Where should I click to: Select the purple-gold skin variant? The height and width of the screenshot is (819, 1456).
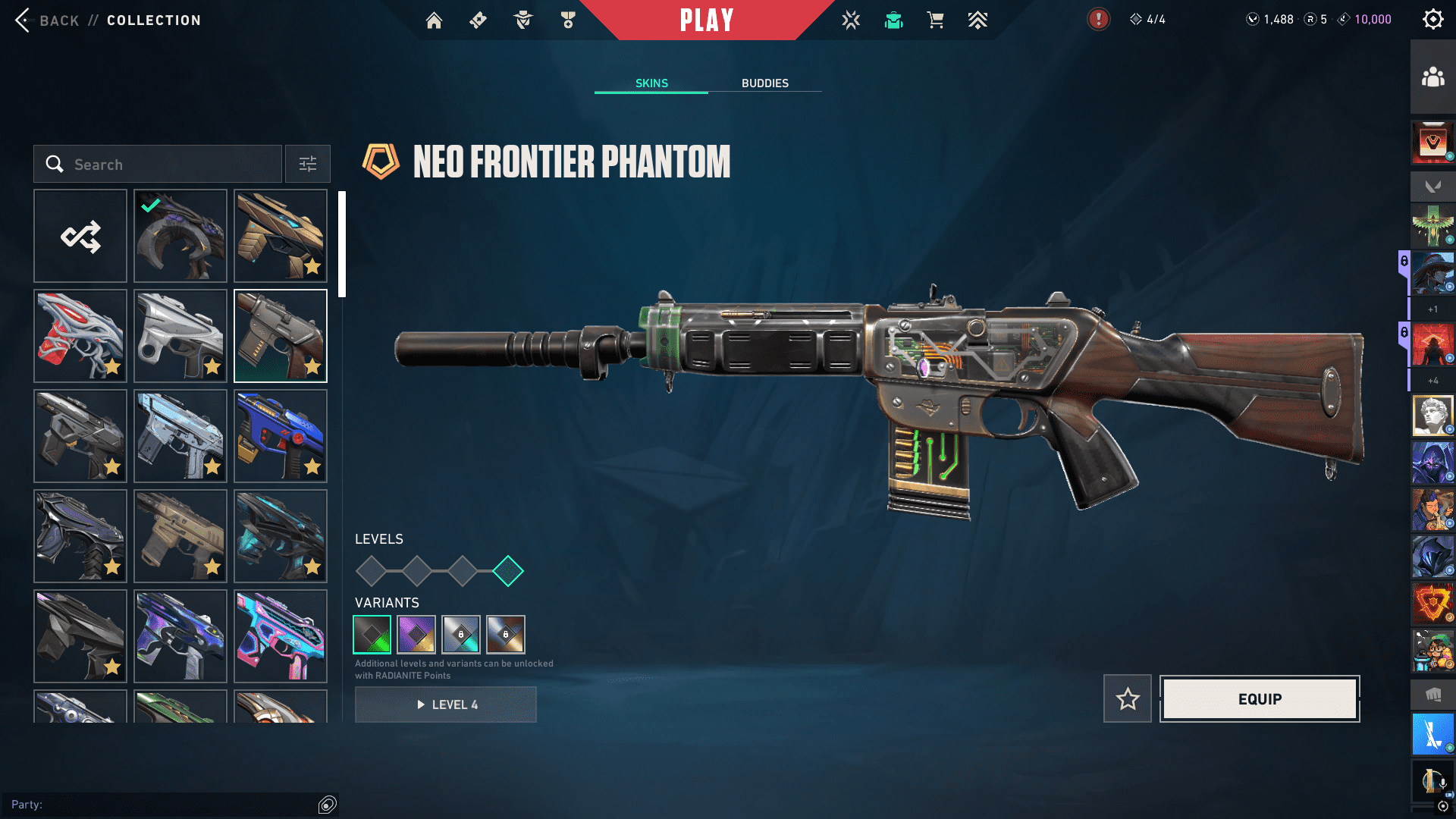click(416, 634)
